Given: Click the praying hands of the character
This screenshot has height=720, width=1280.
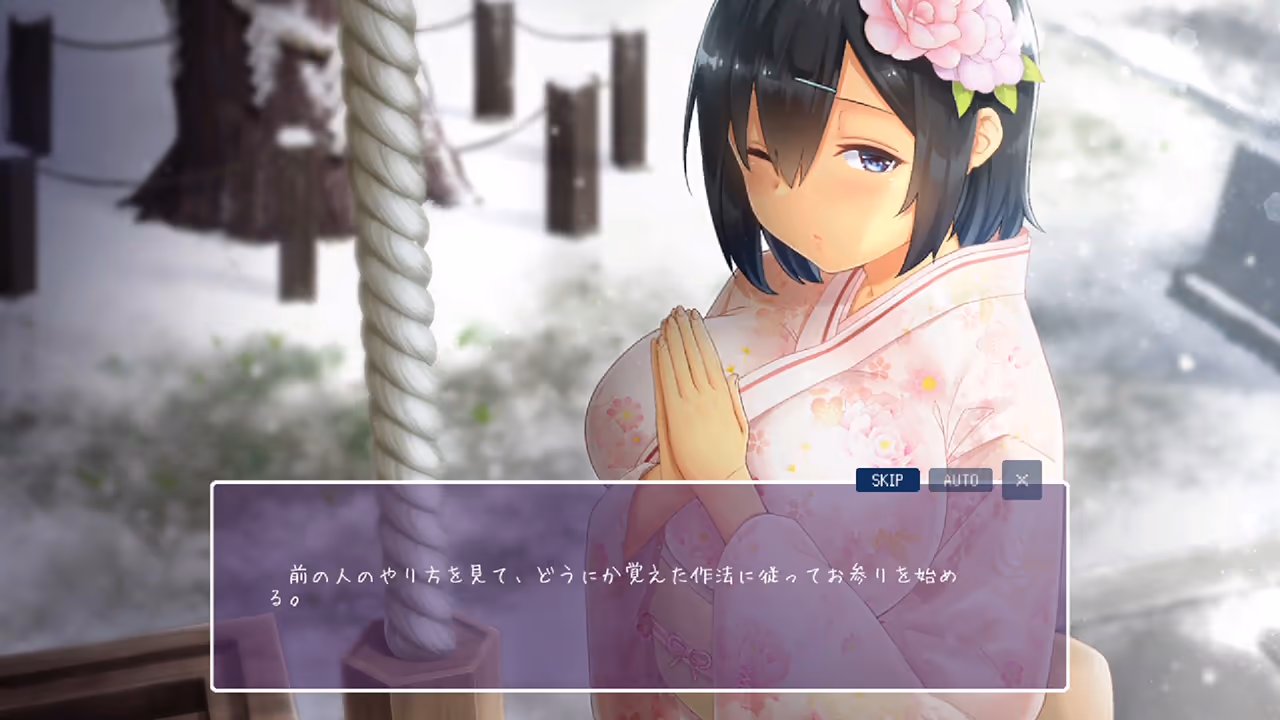Looking at the screenshot, I should (690, 380).
